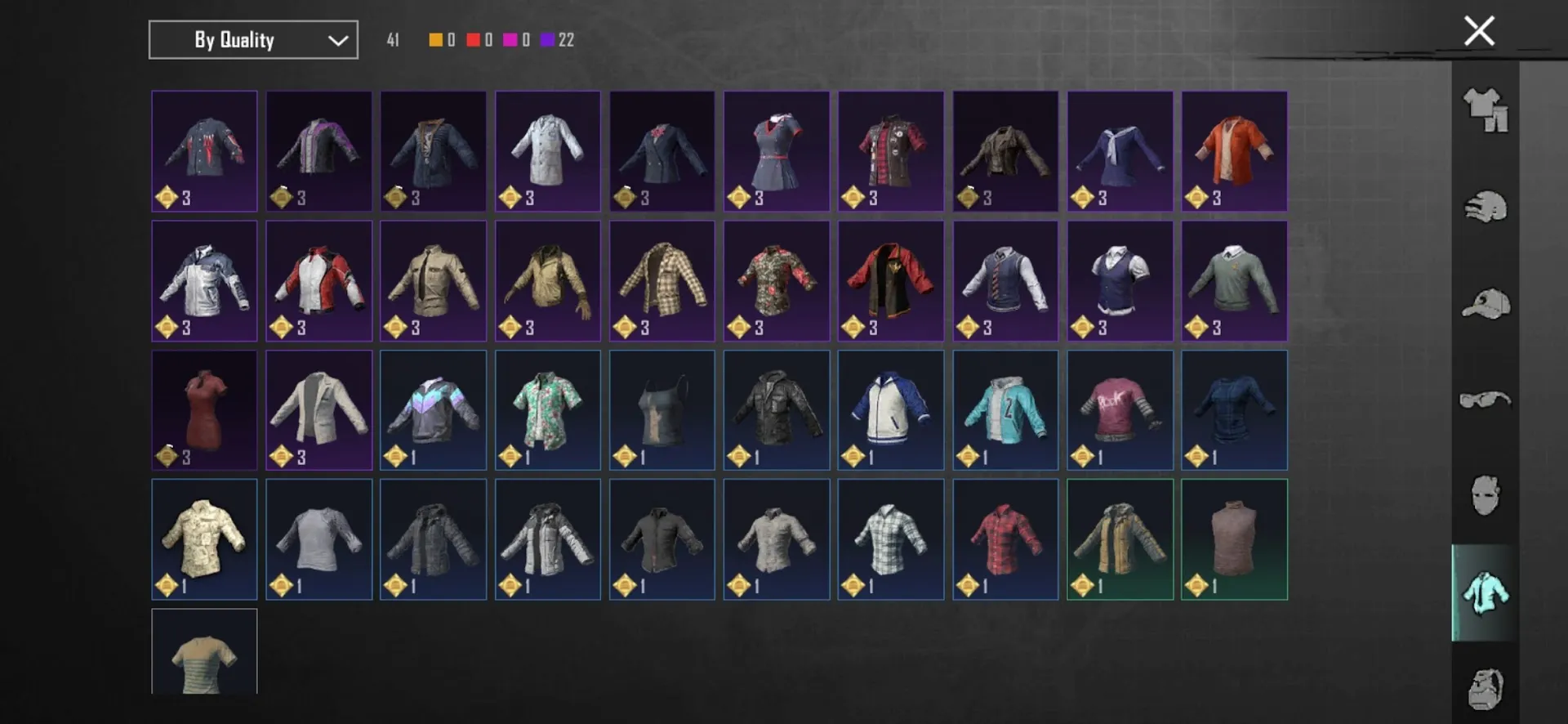Viewport: 1568px width, 724px height.
Task: Choose the floral Hawaiian shirt
Action: 547,409
